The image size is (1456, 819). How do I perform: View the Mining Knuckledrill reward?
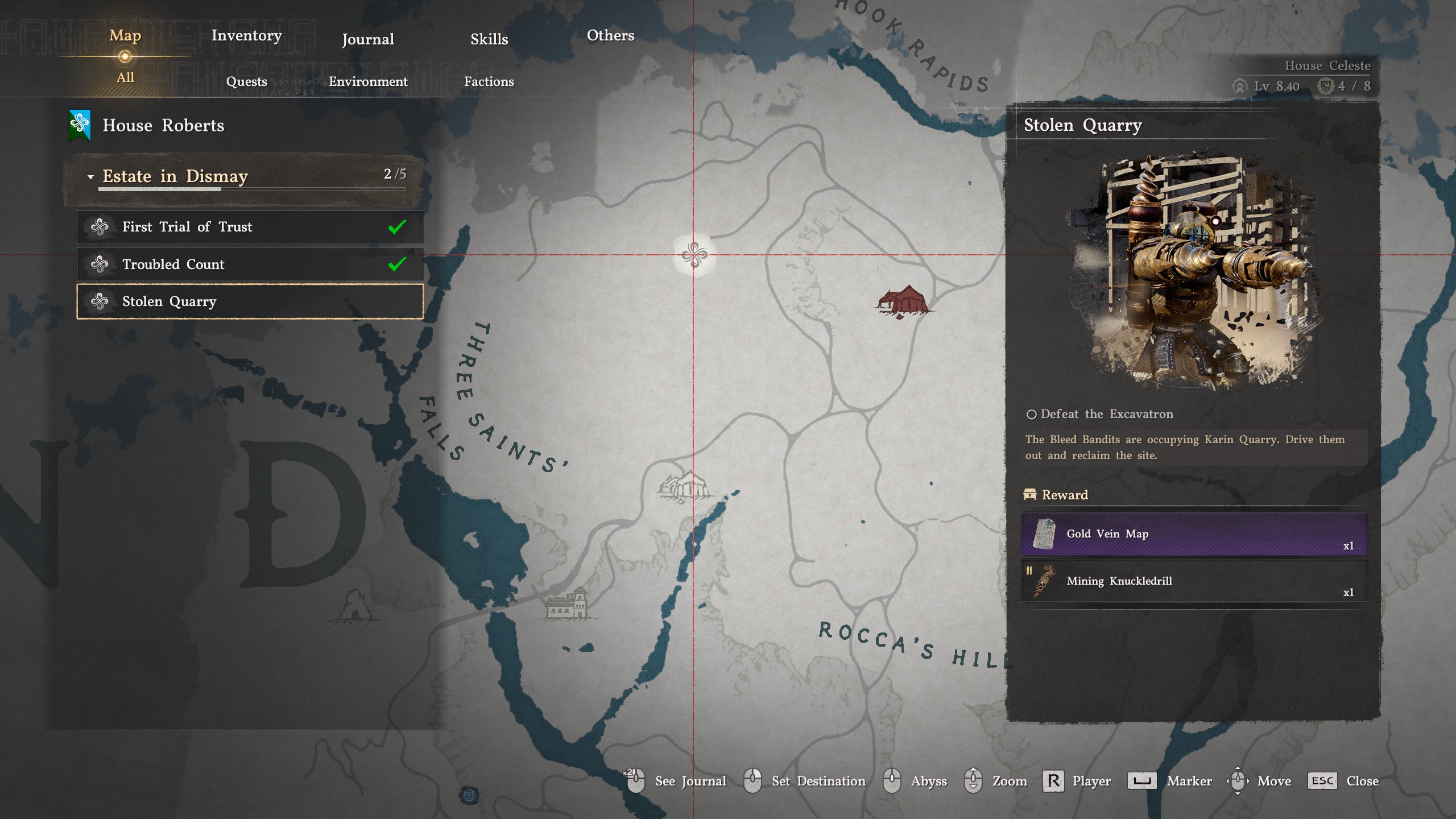coord(1194,581)
